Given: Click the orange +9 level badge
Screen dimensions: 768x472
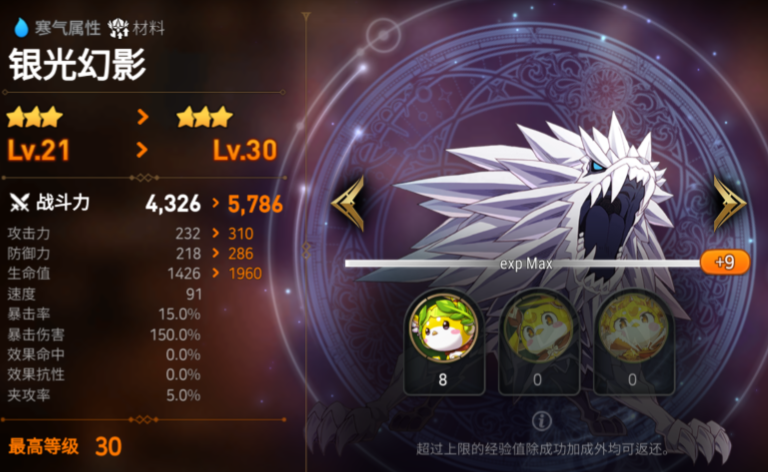Looking at the screenshot, I should [725, 262].
